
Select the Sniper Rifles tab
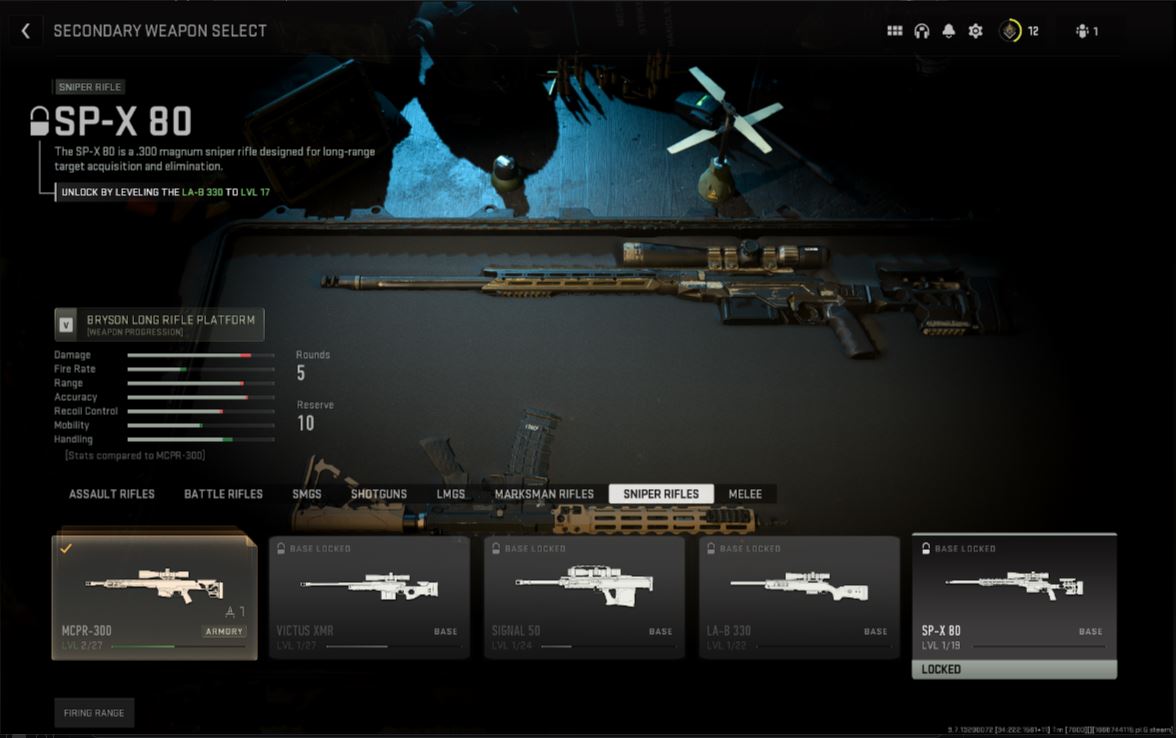(x=661, y=494)
